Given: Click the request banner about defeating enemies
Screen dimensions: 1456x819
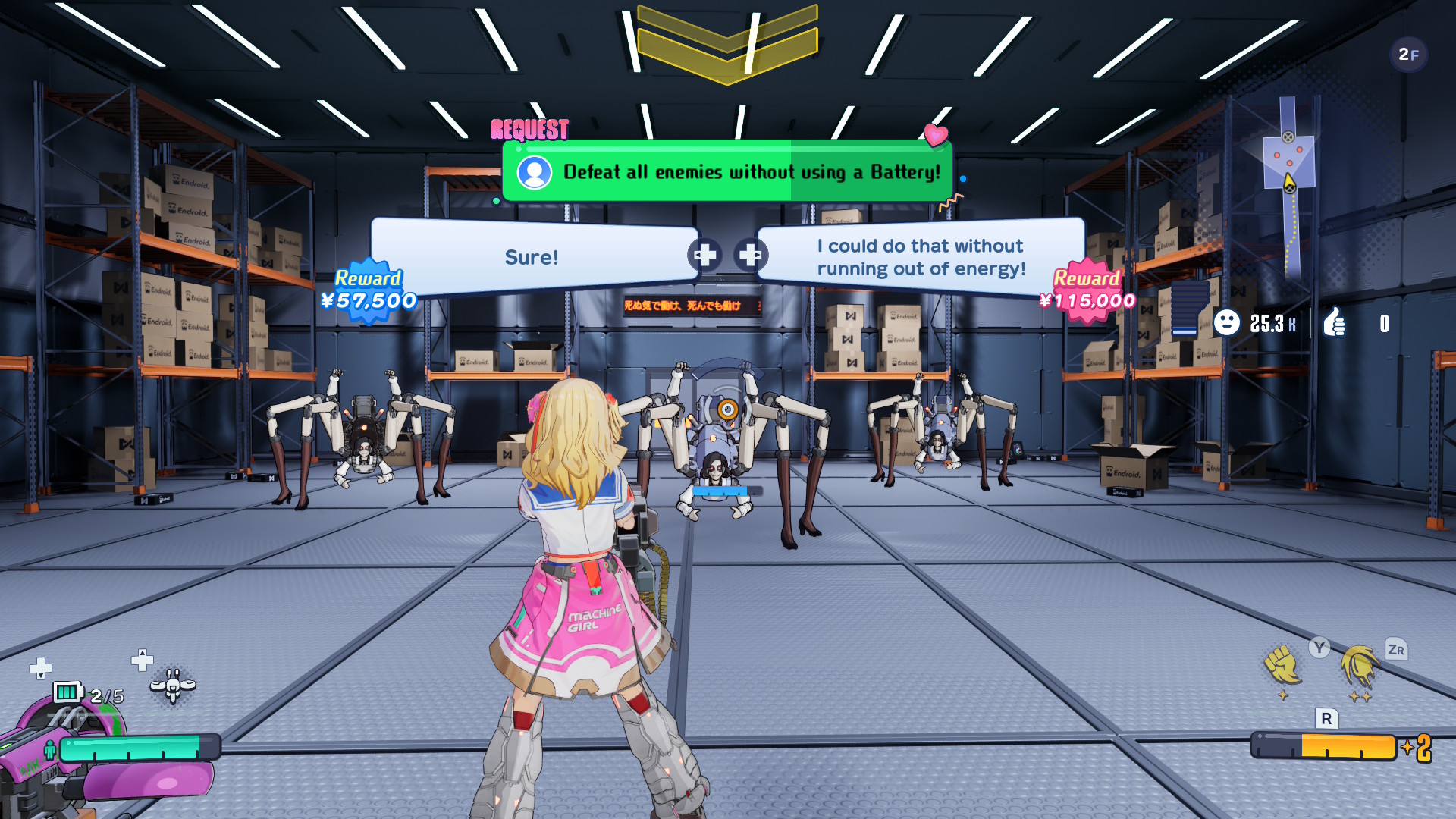Looking at the screenshot, I should click(727, 172).
